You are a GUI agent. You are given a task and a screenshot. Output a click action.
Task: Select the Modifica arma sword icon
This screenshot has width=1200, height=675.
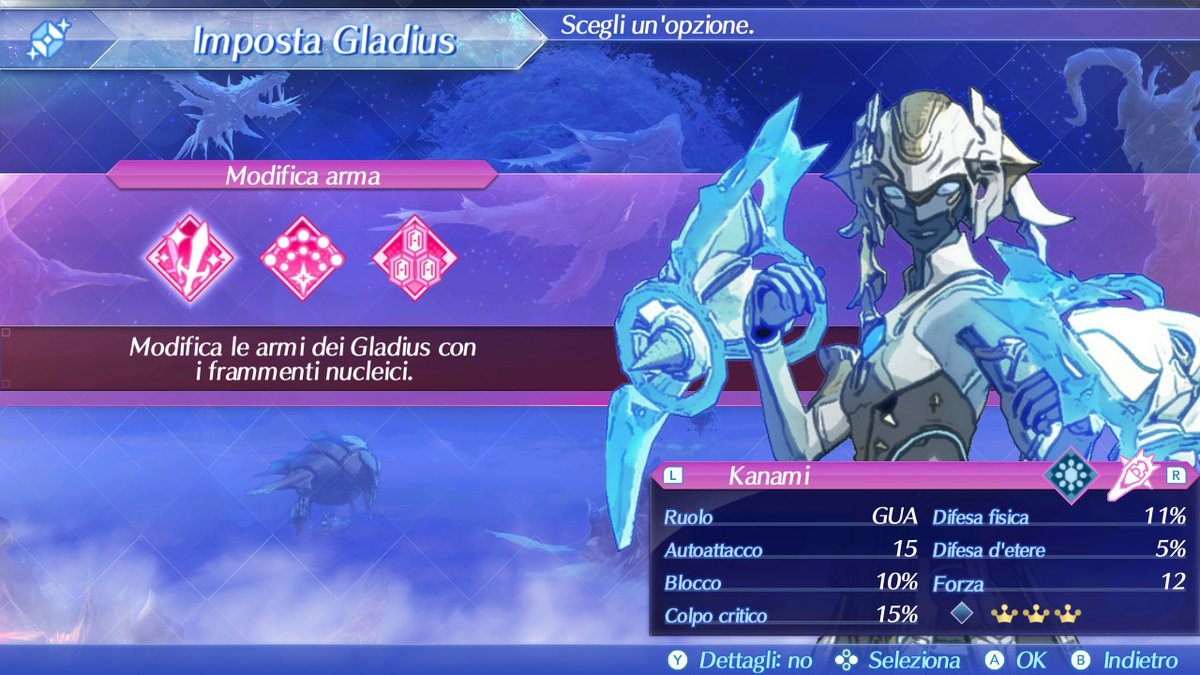pos(190,257)
